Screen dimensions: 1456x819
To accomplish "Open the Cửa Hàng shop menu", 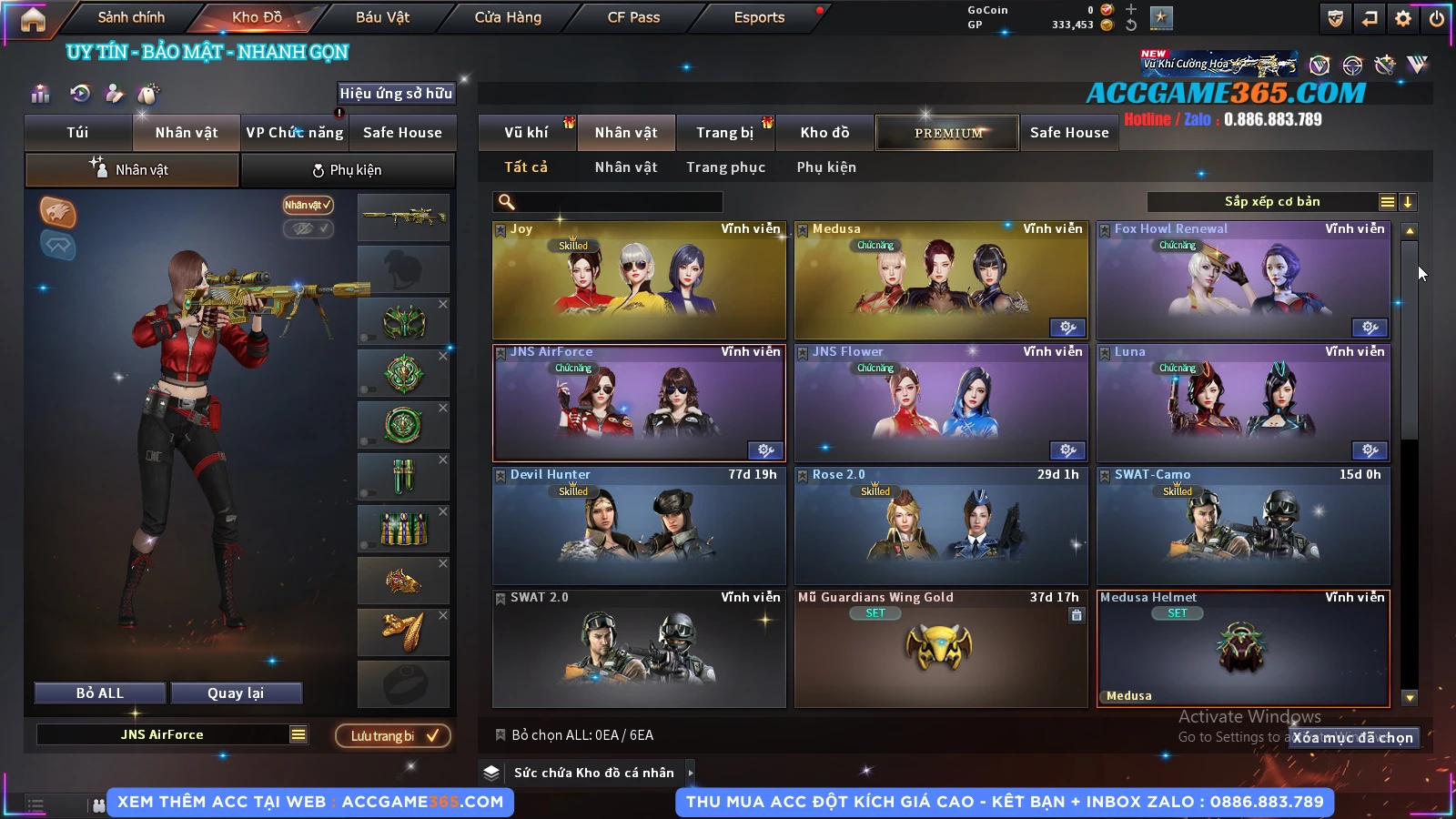I will (x=508, y=17).
